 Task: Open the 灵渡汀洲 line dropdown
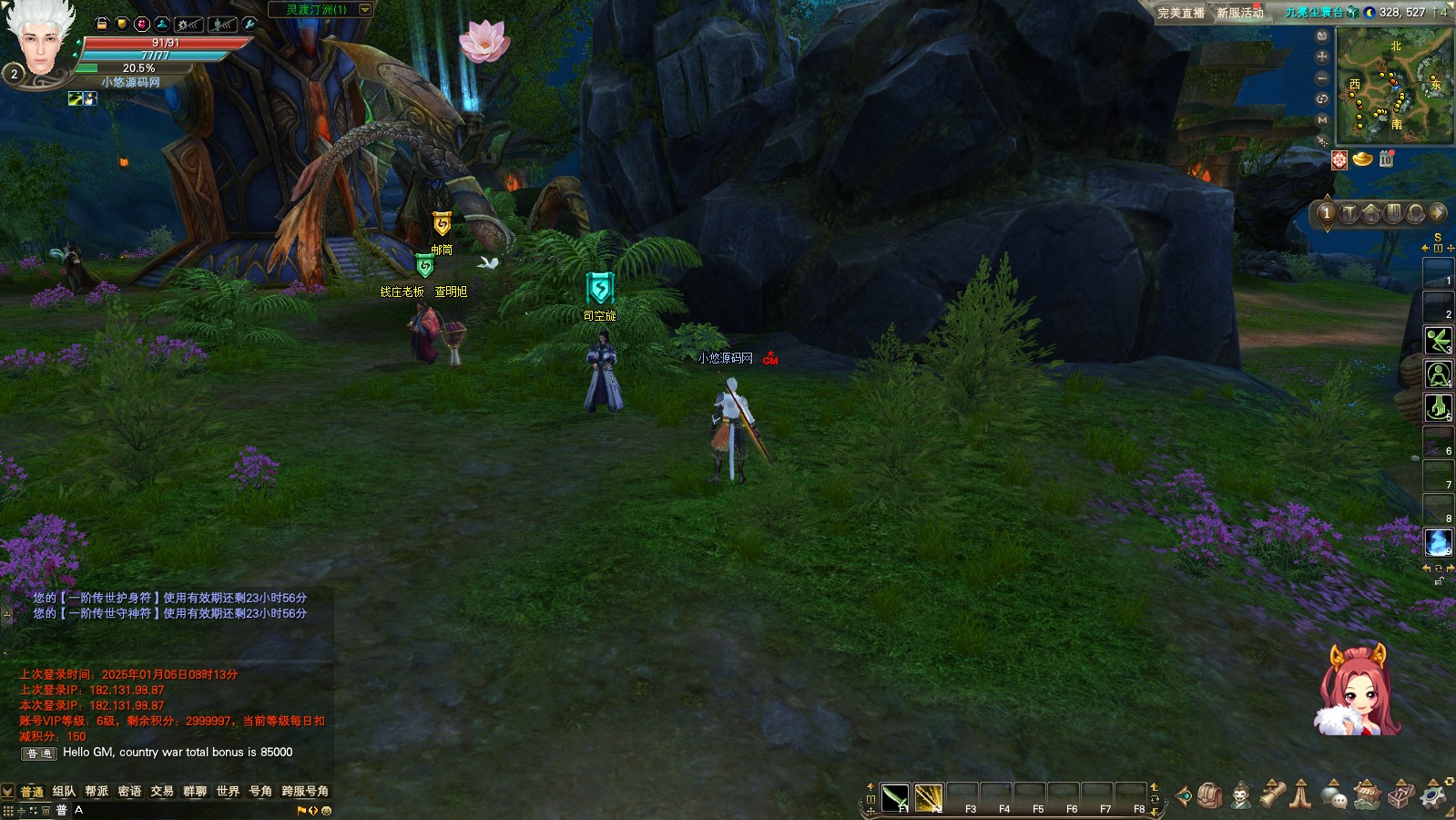click(365, 10)
